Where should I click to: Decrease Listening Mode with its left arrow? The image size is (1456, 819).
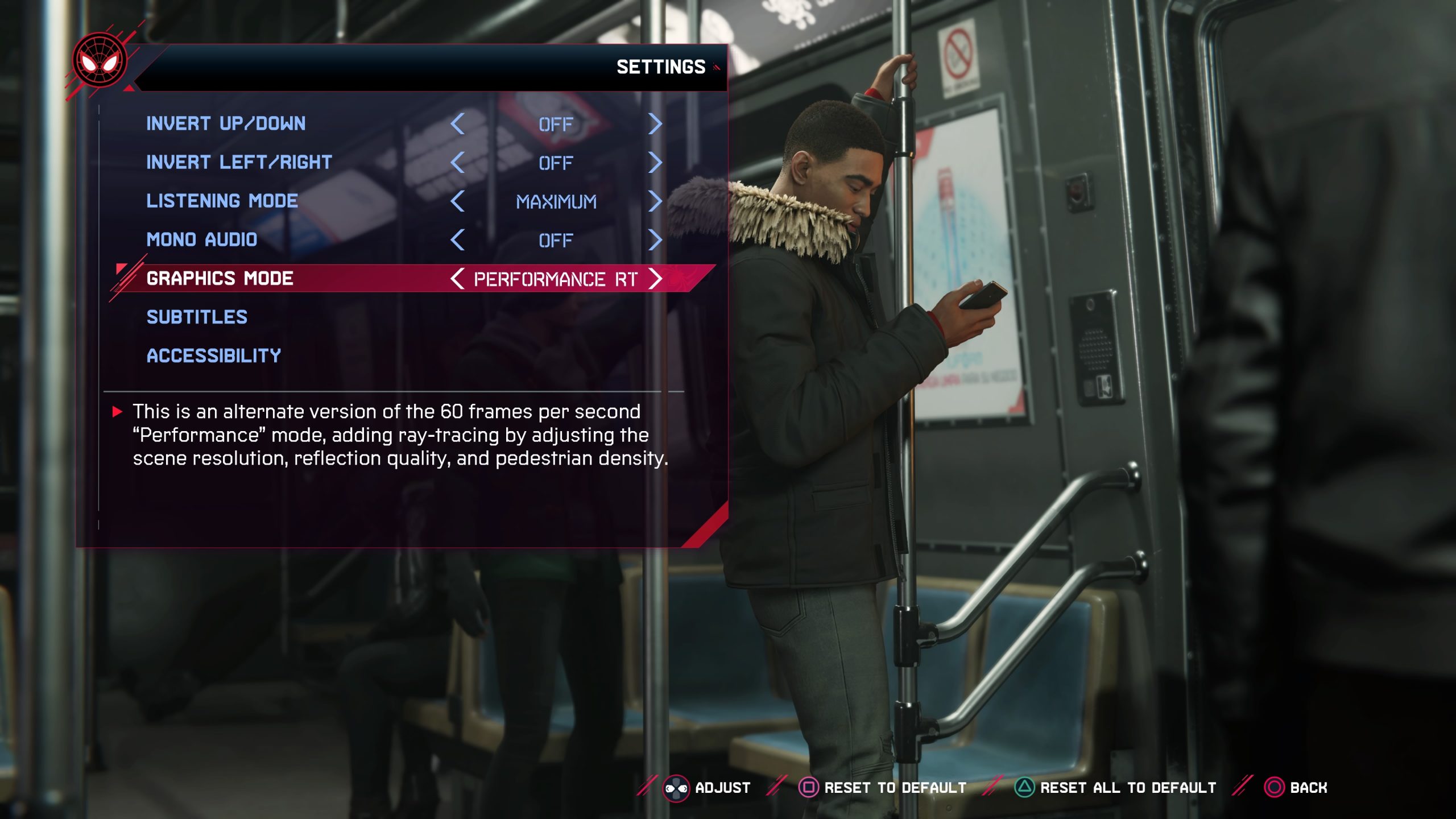[x=458, y=201]
